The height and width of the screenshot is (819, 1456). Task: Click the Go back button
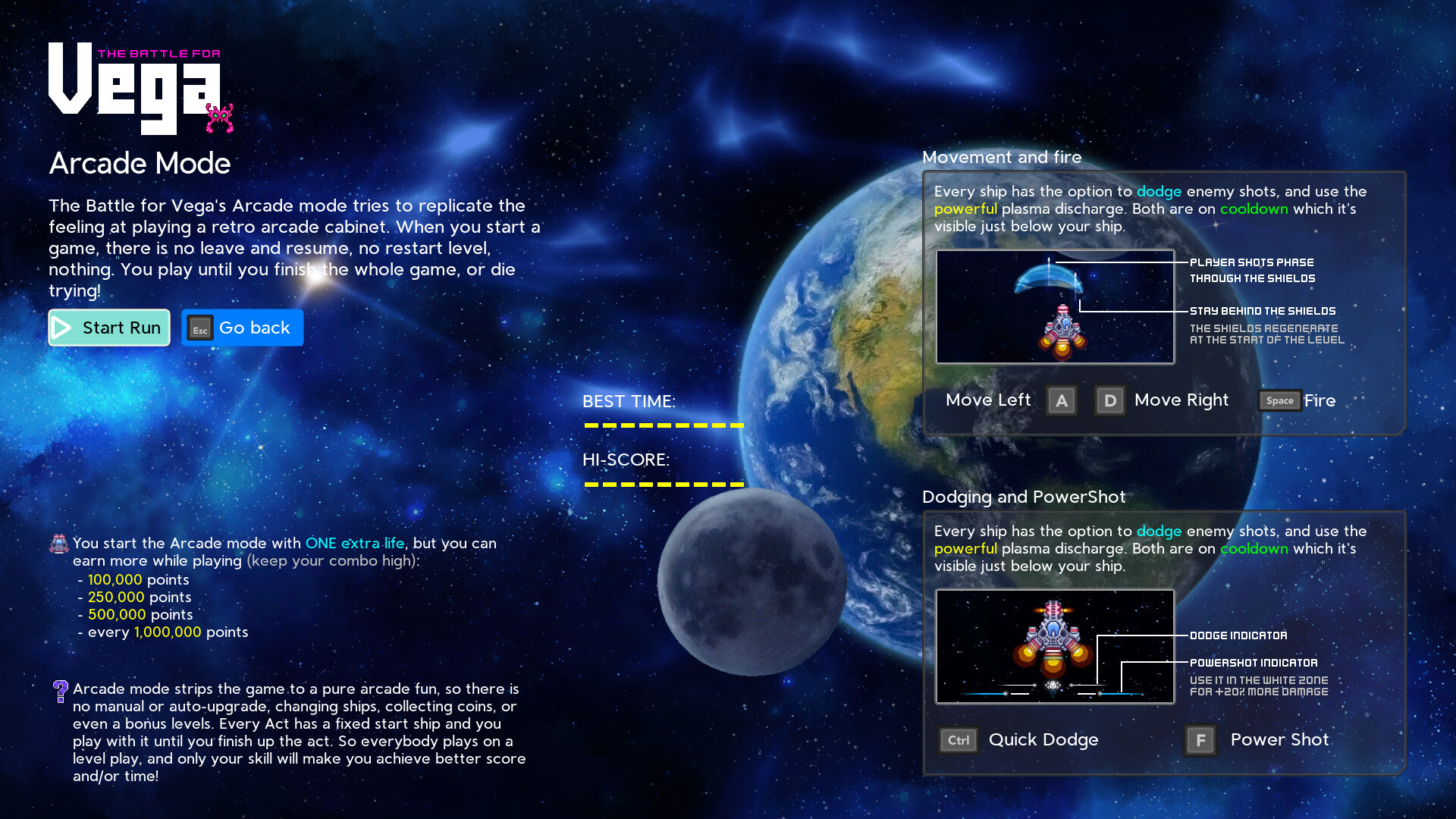click(x=243, y=328)
